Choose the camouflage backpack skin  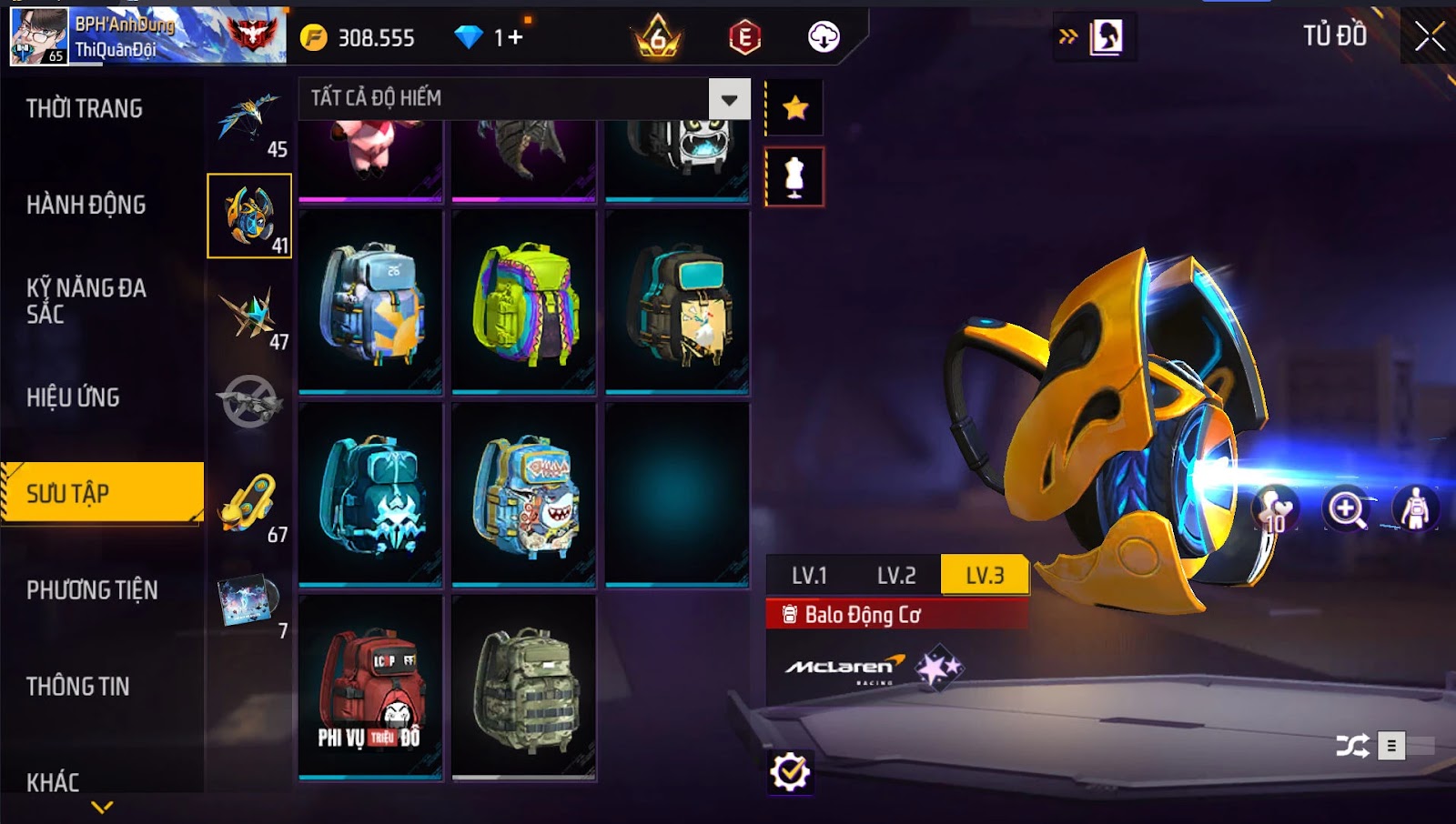click(x=524, y=688)
